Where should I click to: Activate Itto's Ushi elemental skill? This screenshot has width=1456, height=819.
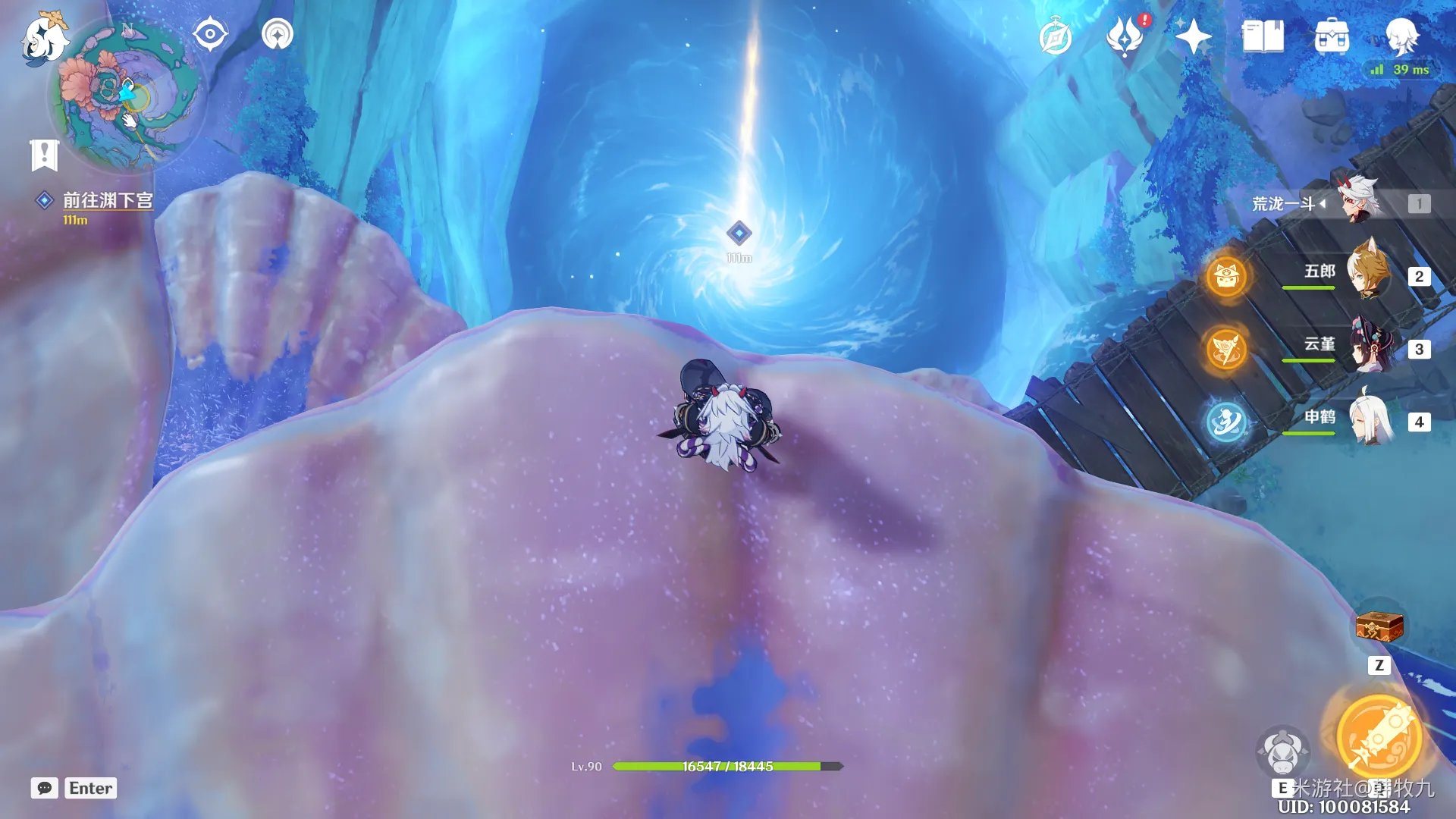point(1282,751)
